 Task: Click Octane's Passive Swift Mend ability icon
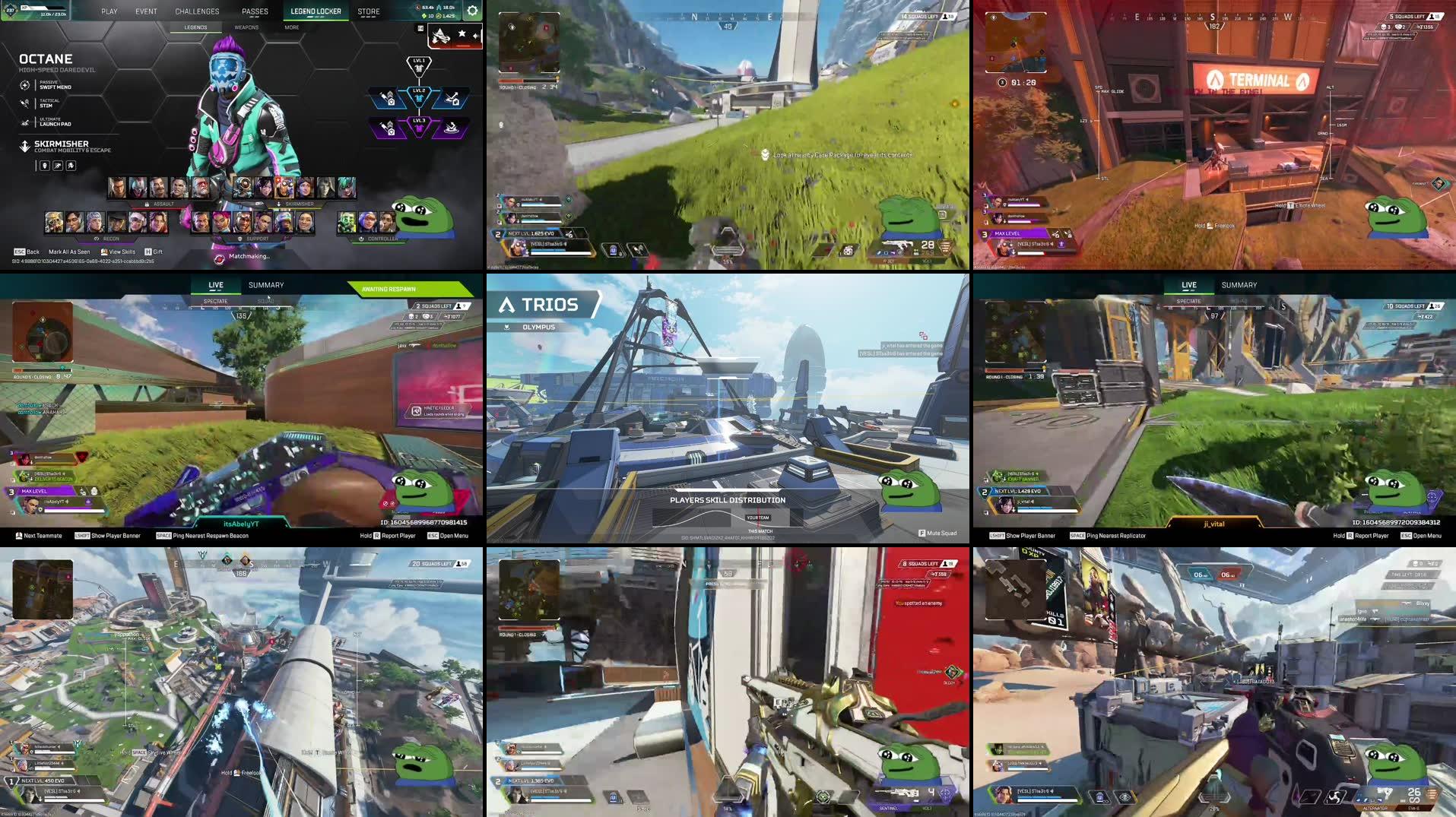click(24, 85)
